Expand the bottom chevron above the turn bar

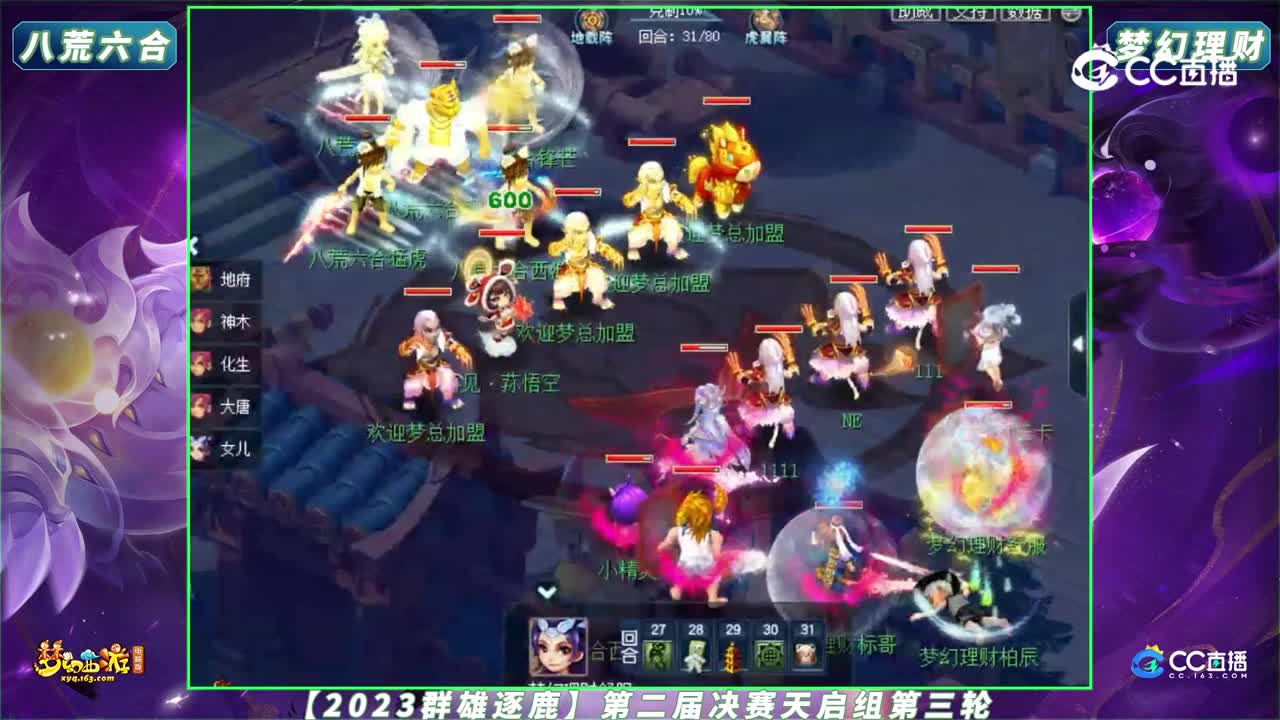pos(548,591)
